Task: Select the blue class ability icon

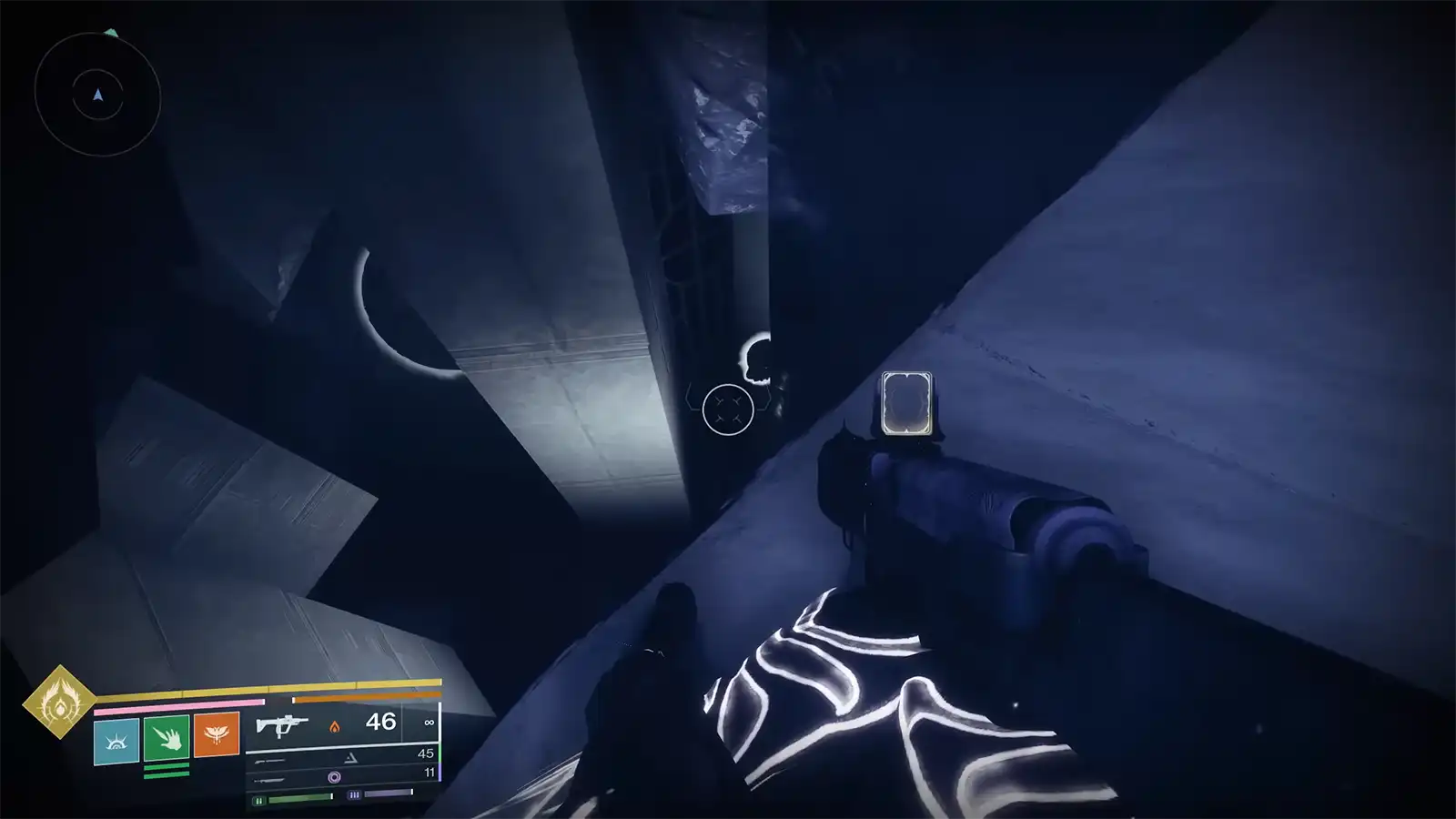Action: point(116,740)
